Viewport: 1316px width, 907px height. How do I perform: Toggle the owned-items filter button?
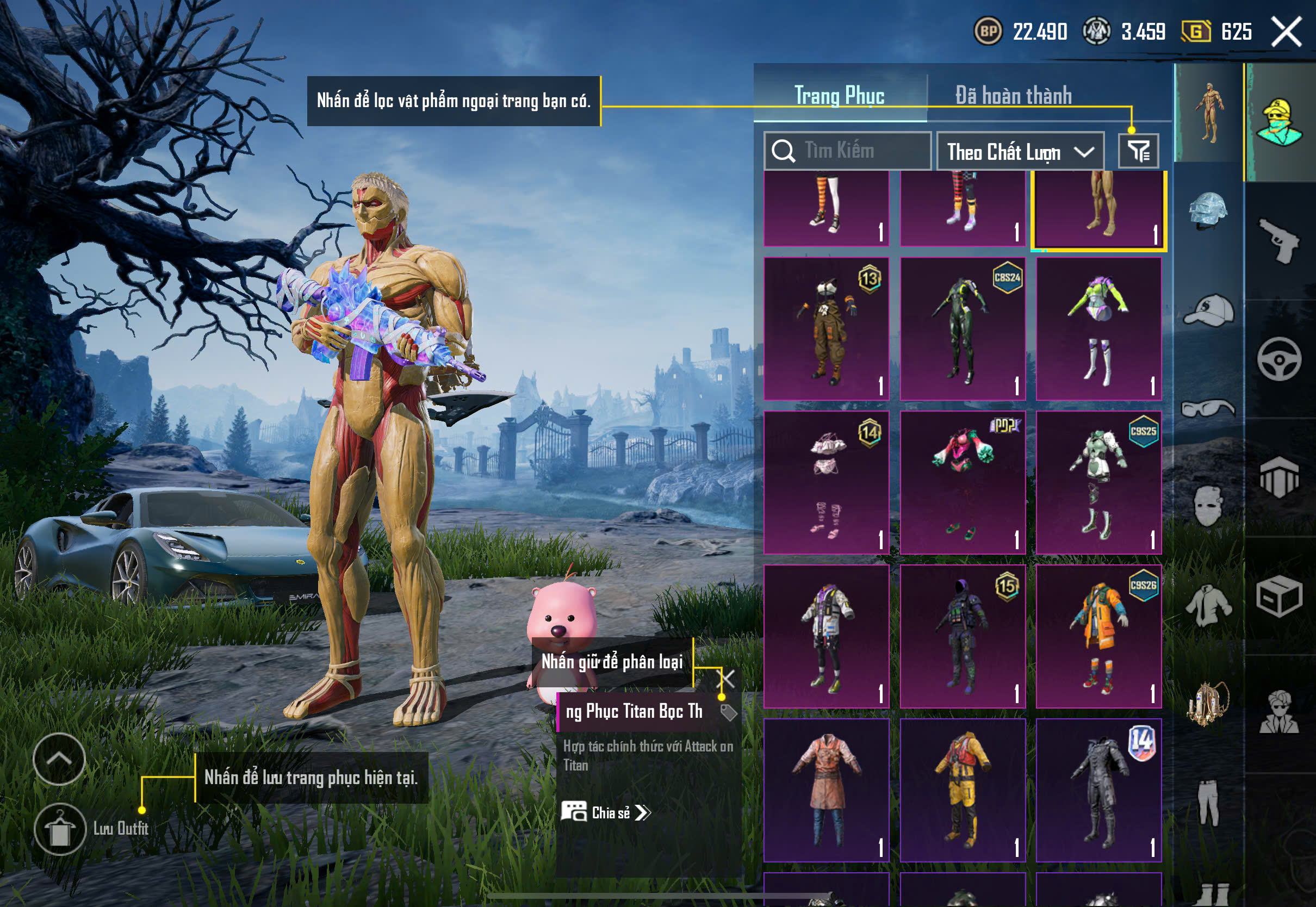(x=1138, y=151)
